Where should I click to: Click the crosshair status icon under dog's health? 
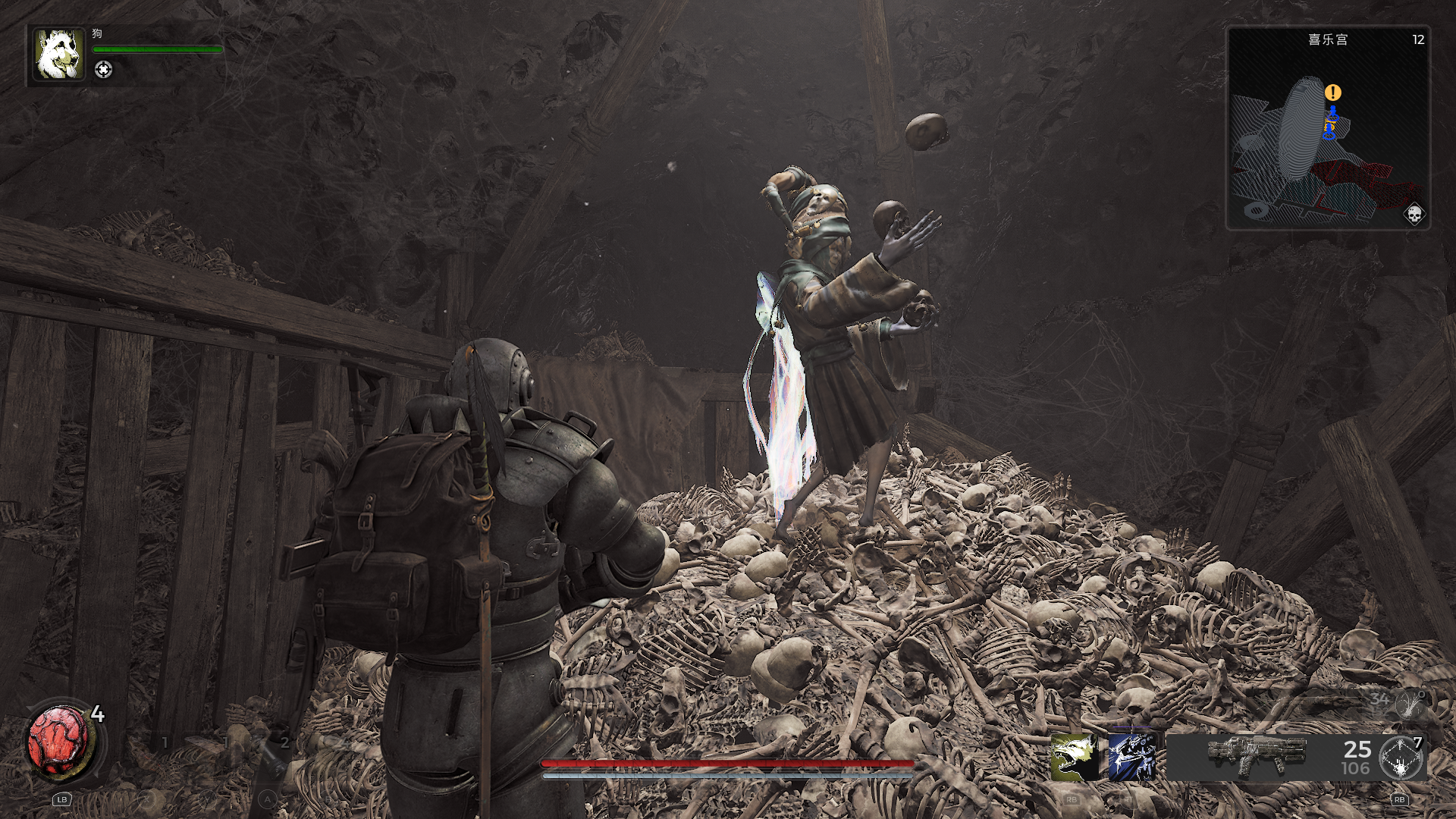[103, 70]
